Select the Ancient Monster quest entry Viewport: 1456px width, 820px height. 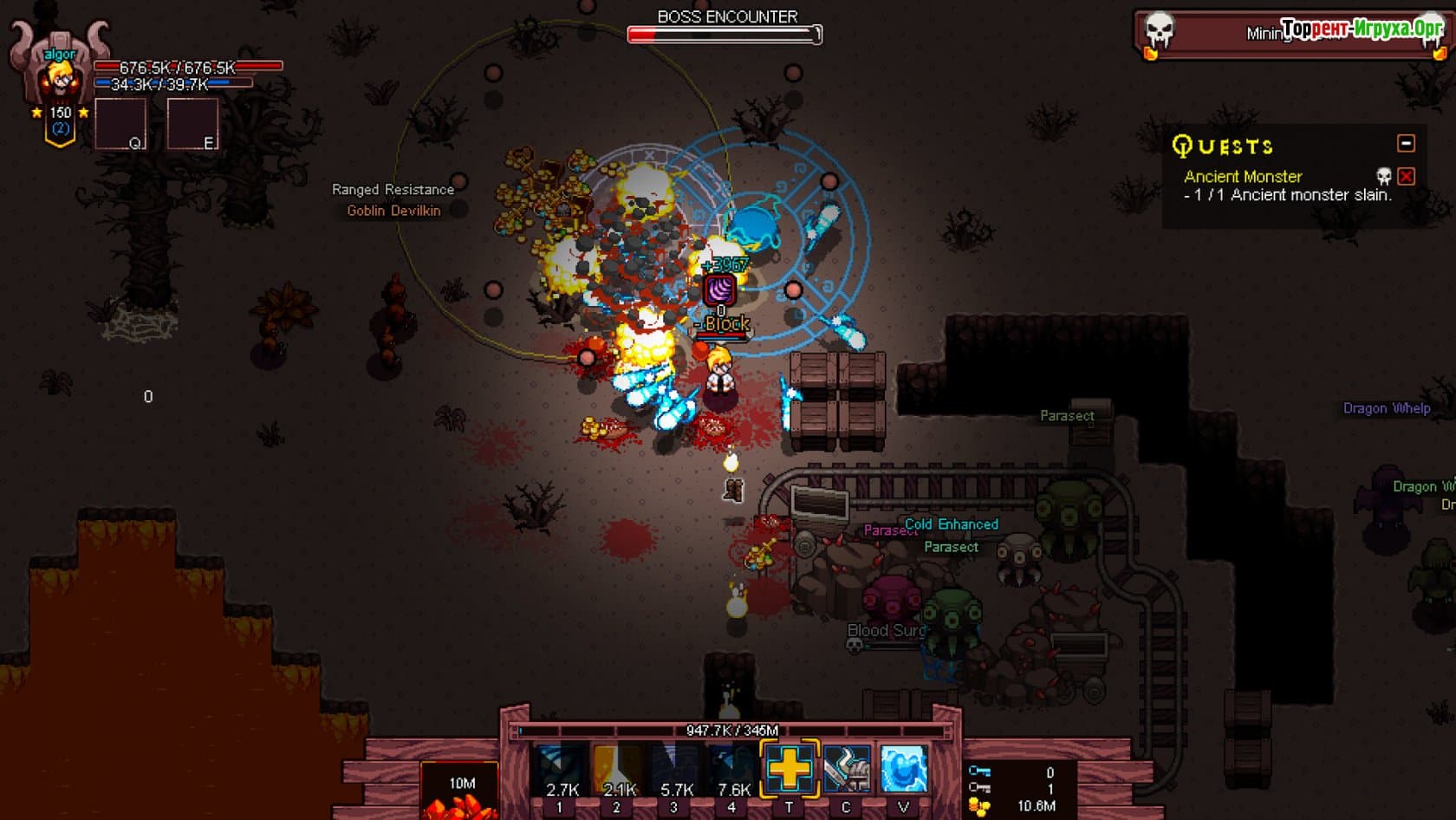[x=1243, y=177]
